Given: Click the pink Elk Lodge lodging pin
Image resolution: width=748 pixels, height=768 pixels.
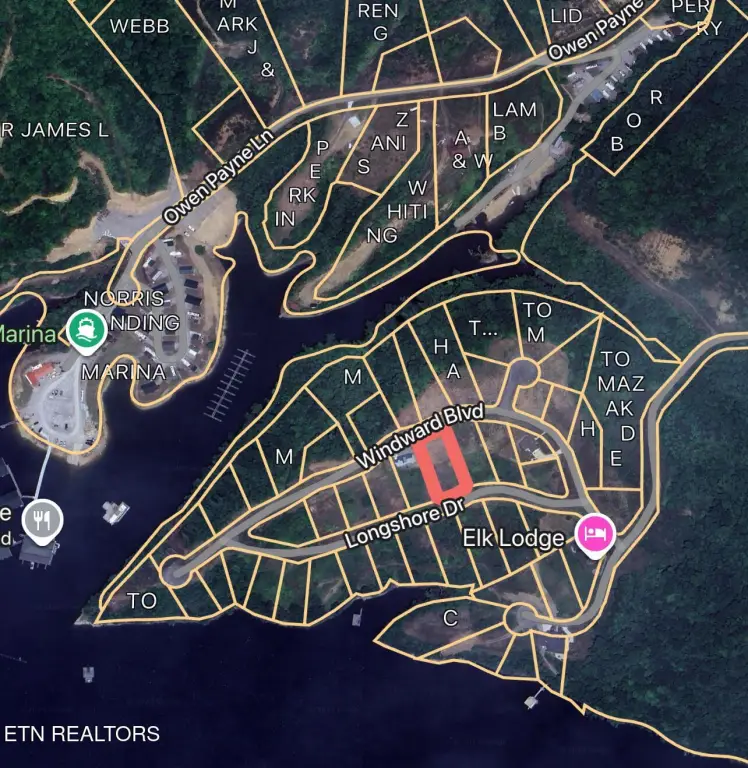Looking at the screenshot, I should (x=596, y=534).
